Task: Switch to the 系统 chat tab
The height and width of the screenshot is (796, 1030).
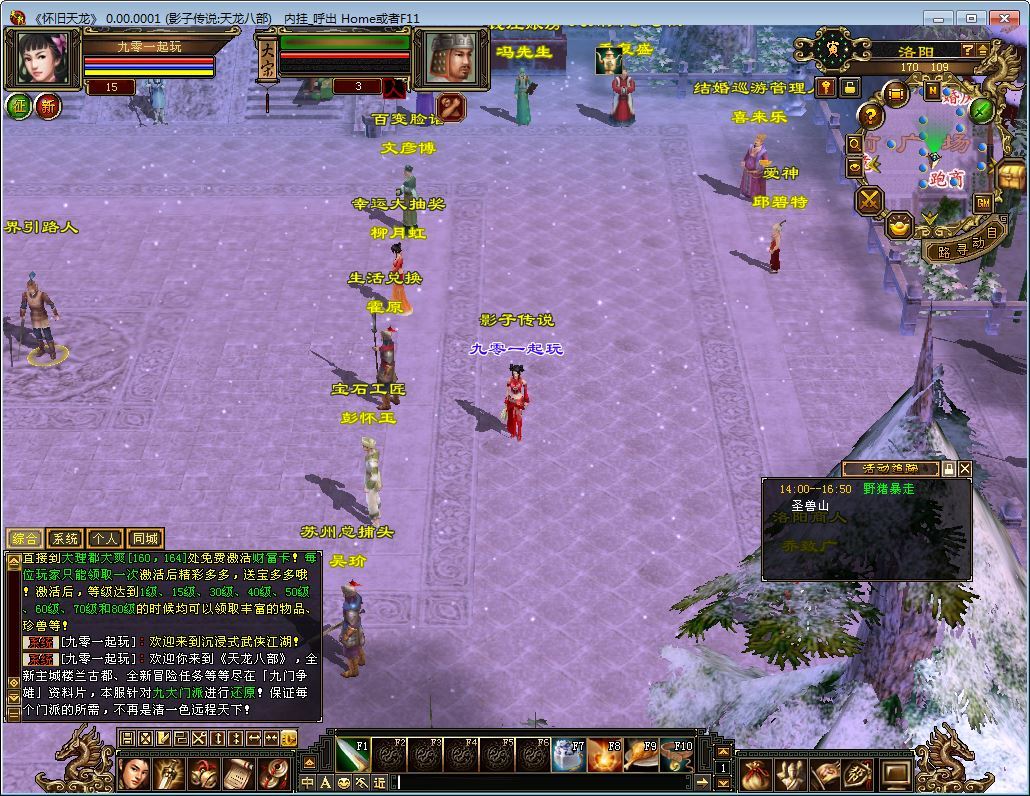Action: [65, 538]
